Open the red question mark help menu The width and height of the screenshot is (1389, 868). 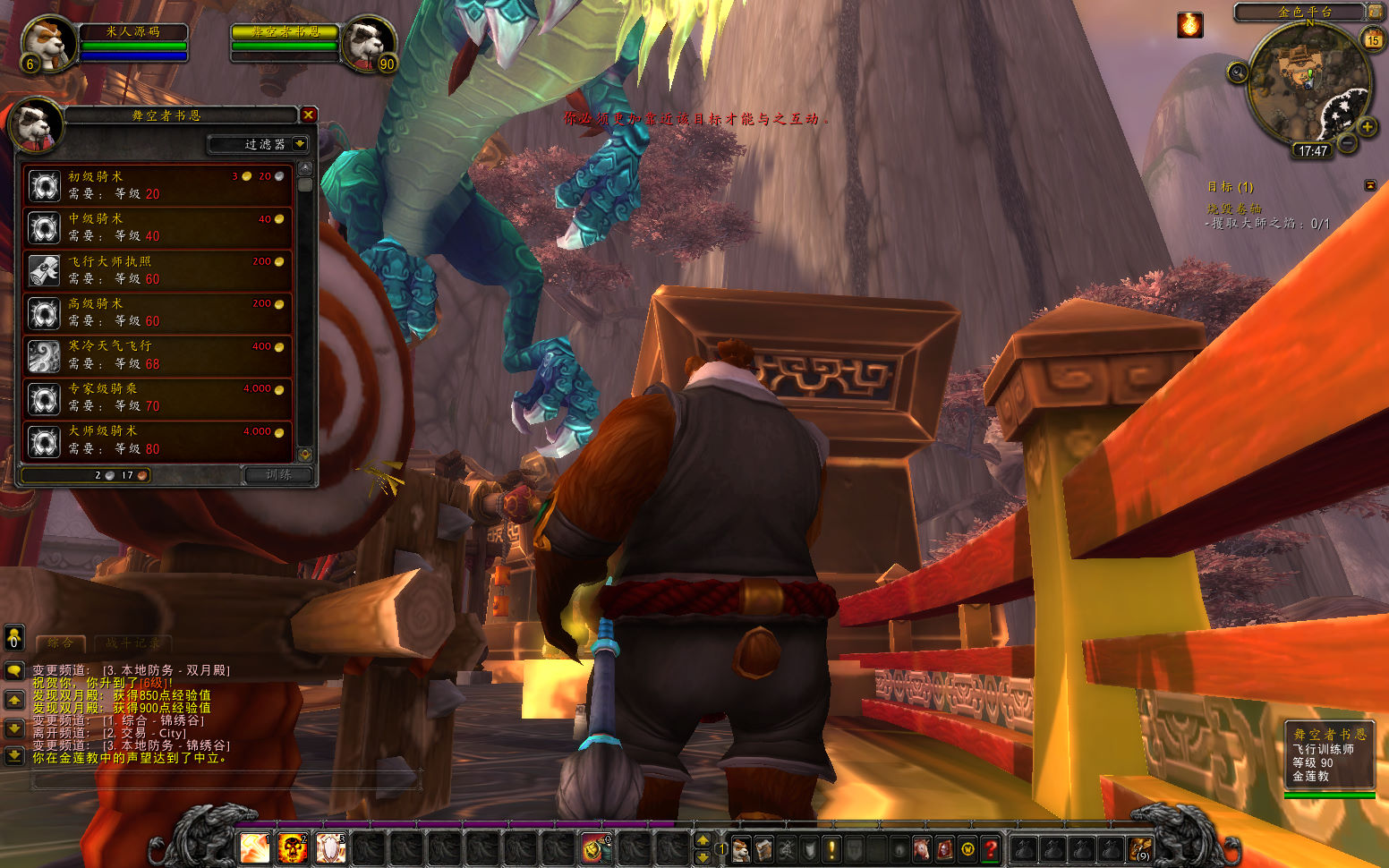990,848
